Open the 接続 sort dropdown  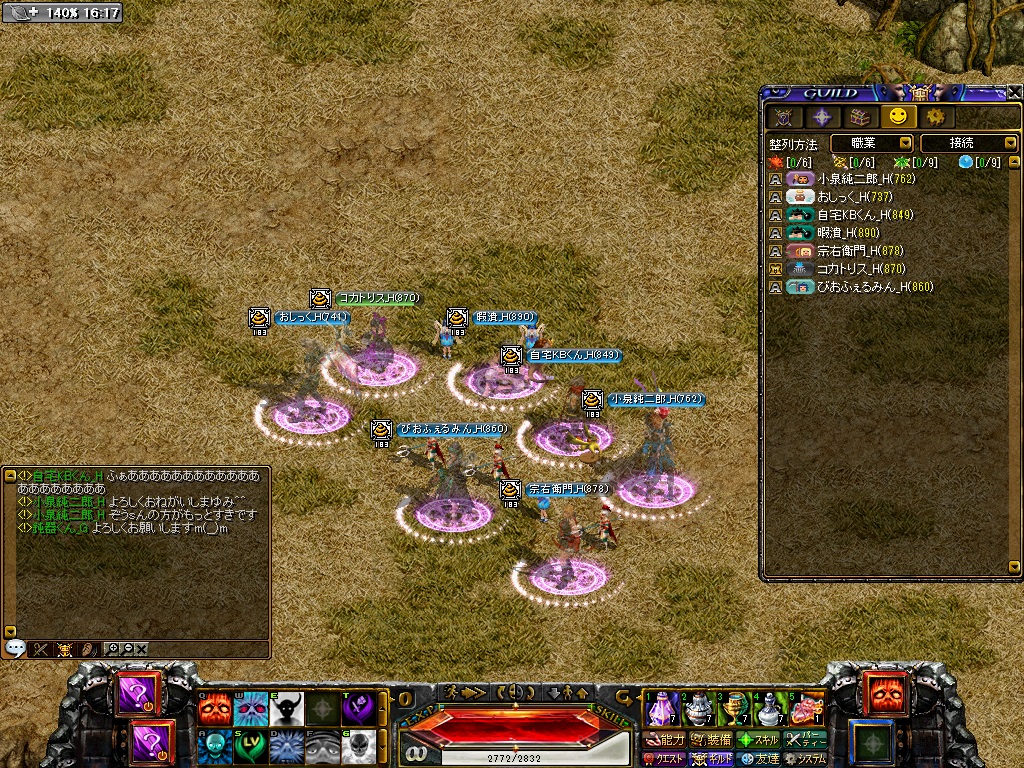point(968,143)
